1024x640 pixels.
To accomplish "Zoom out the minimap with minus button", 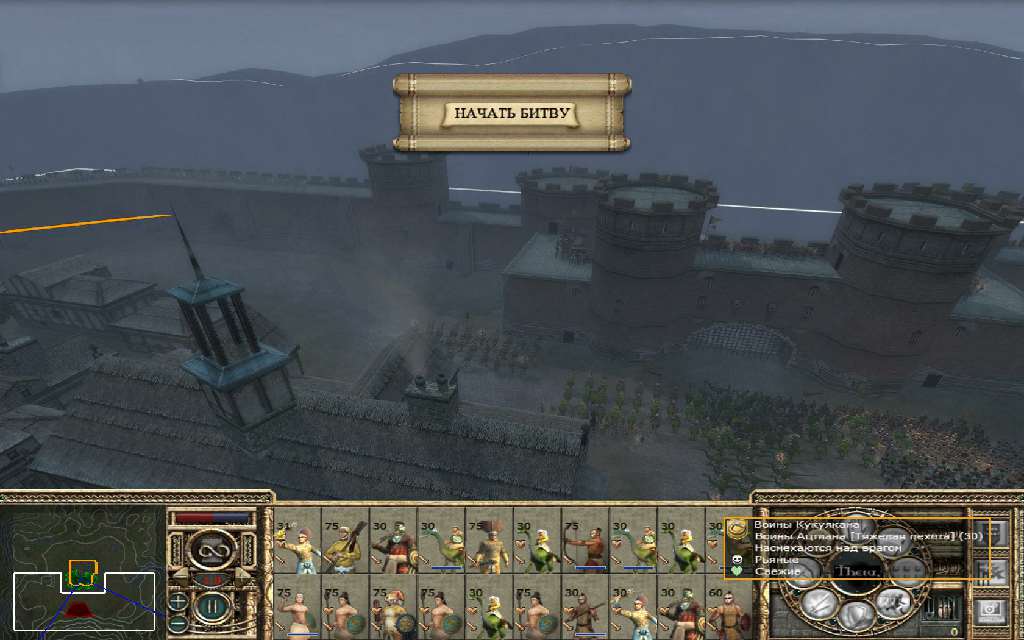I will (177, 623).
